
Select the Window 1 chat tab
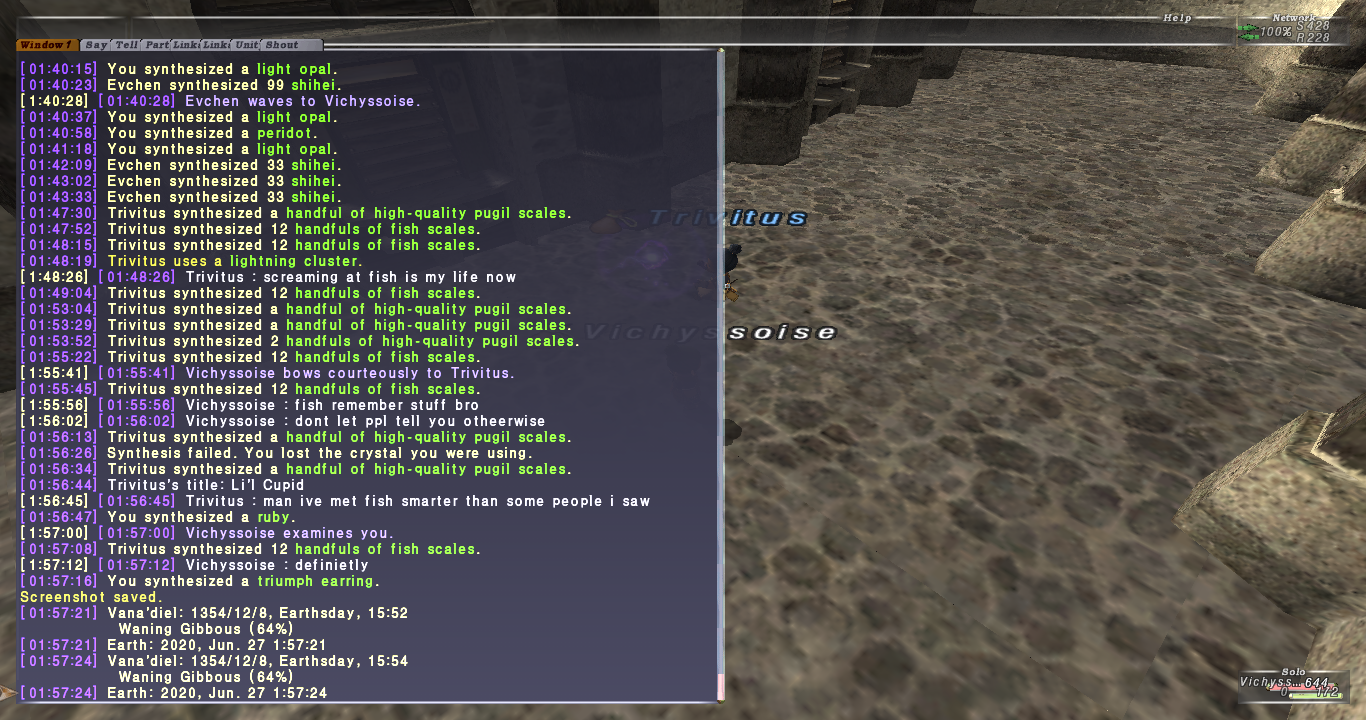coord(47,45)
